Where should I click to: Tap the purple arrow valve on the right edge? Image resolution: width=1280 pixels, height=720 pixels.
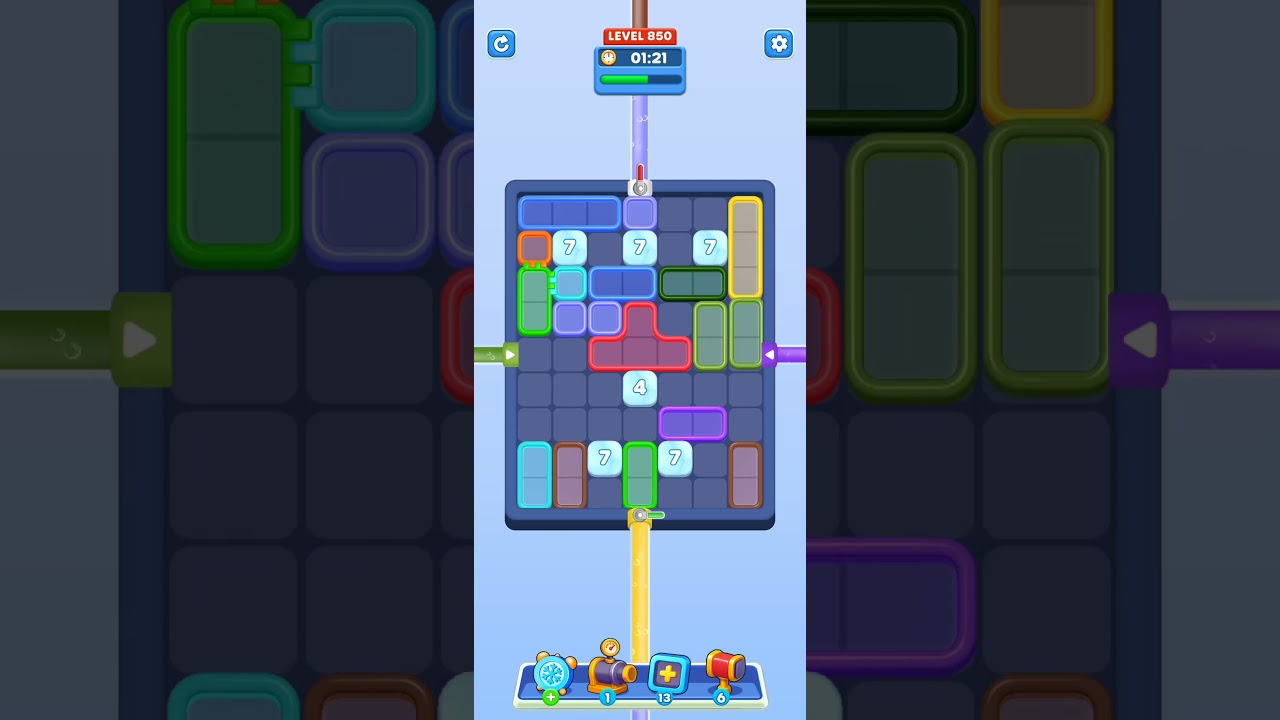coord(771,354)
